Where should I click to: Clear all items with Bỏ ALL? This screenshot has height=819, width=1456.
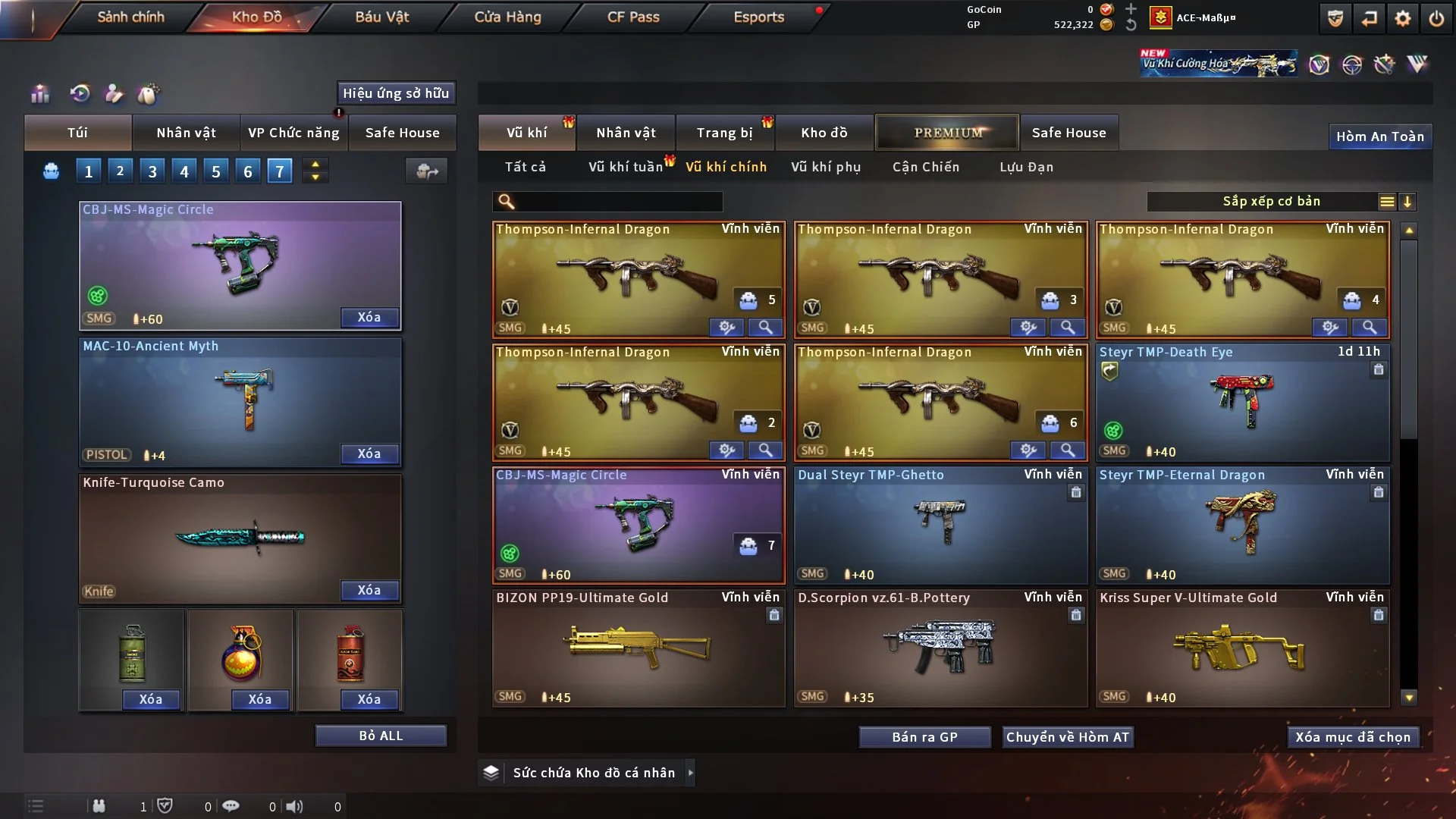pyautogui.click(x=381, y=736)
